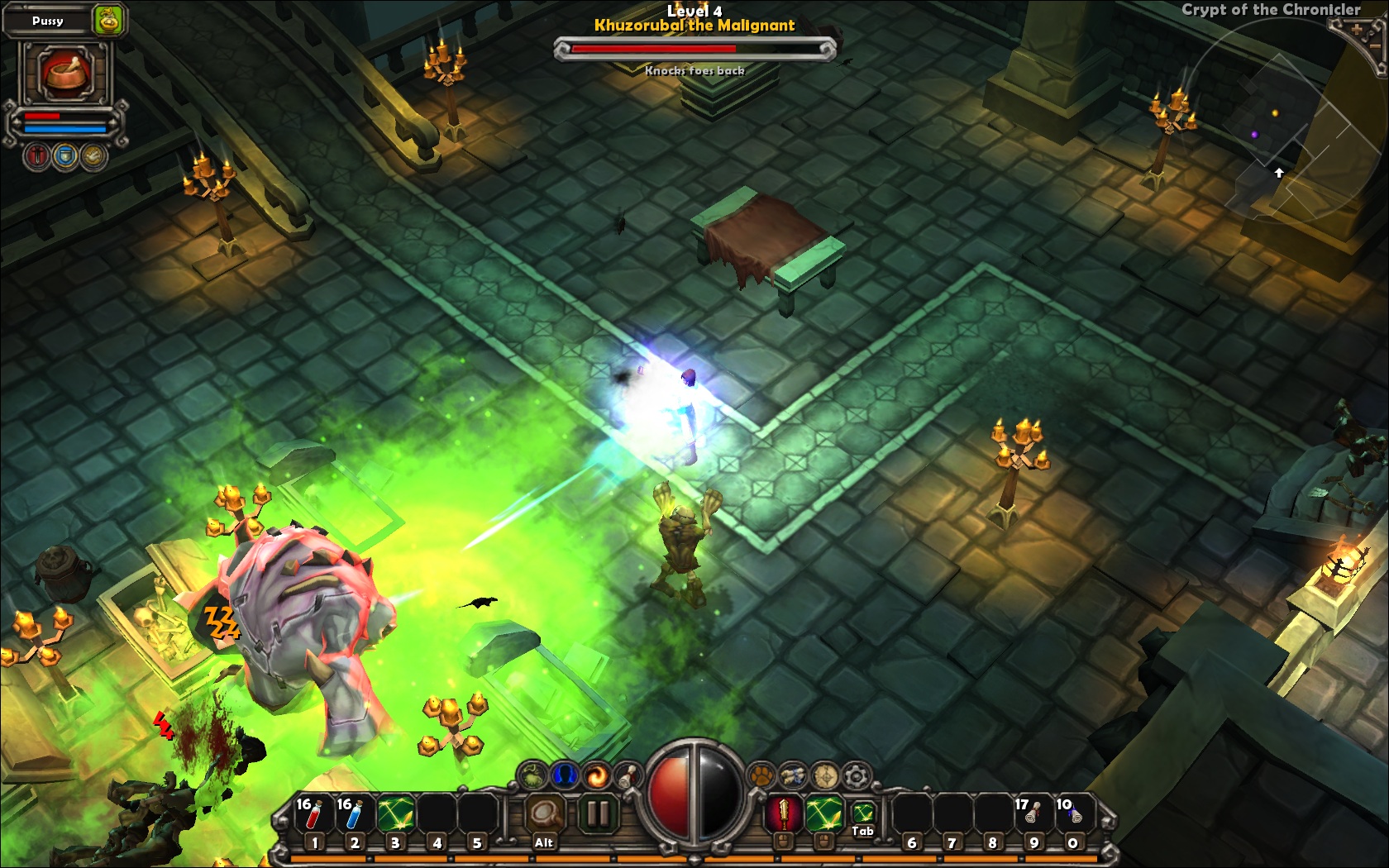The image size is (1389, 868).
Task: Zoom in the minimap with plus button
Action: [x=1357, y=29]
